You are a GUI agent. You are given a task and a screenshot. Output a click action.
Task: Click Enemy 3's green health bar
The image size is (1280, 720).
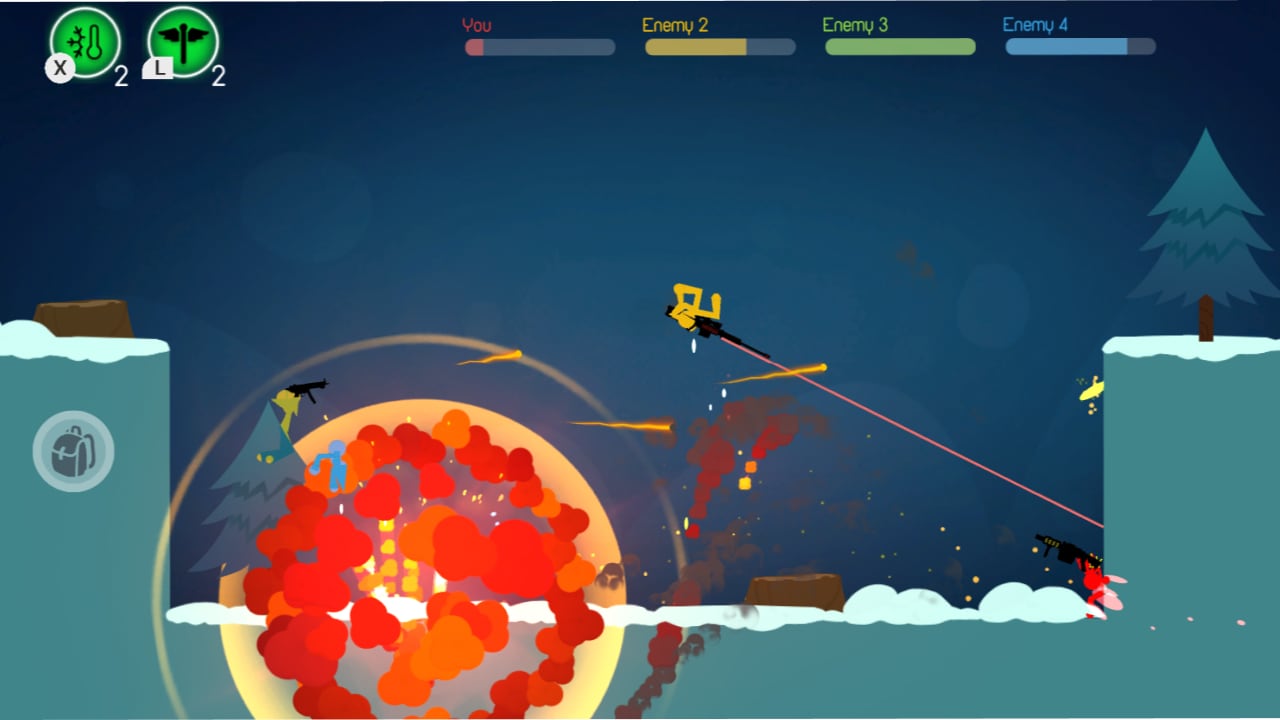(x=899, y=47)
